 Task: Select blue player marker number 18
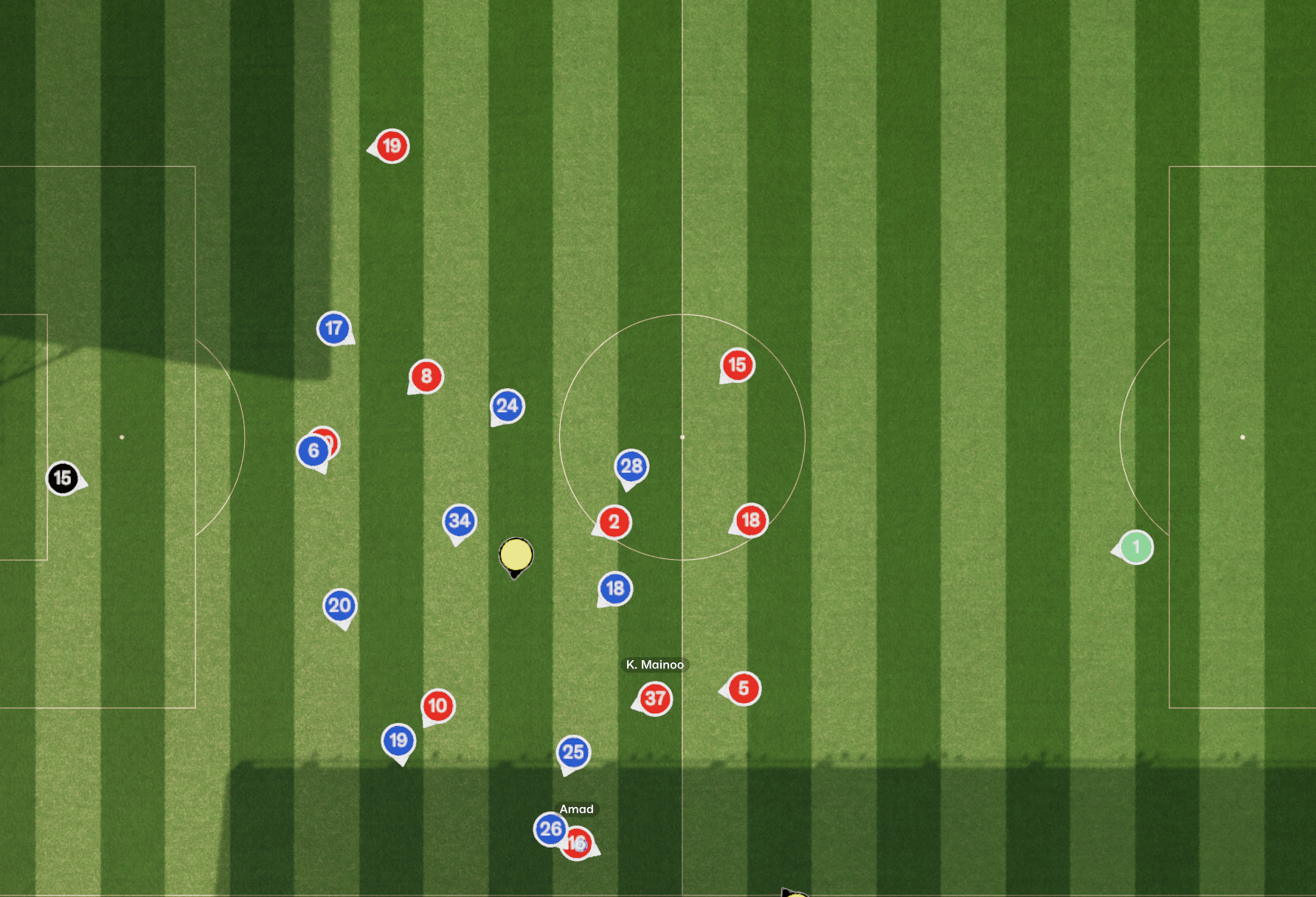pyautogui.click(x=615, y=589)
